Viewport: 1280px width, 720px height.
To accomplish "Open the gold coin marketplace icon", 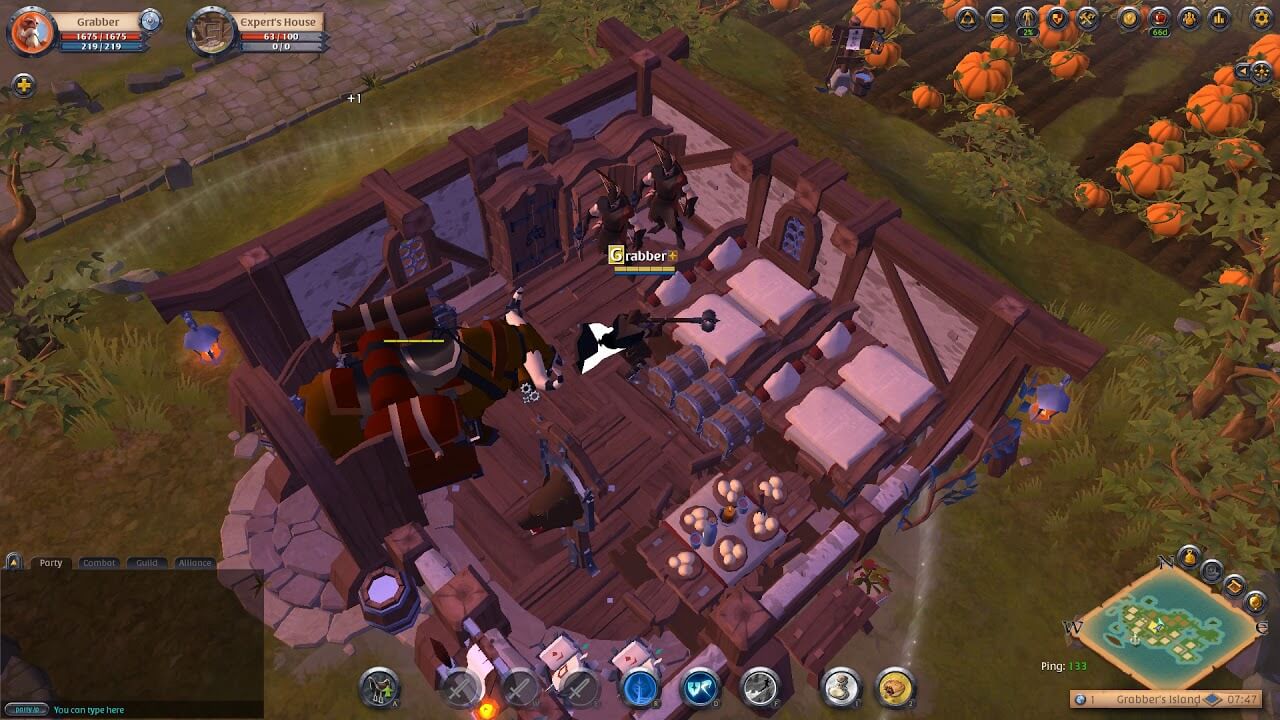I will click(x=1130, y=18).
